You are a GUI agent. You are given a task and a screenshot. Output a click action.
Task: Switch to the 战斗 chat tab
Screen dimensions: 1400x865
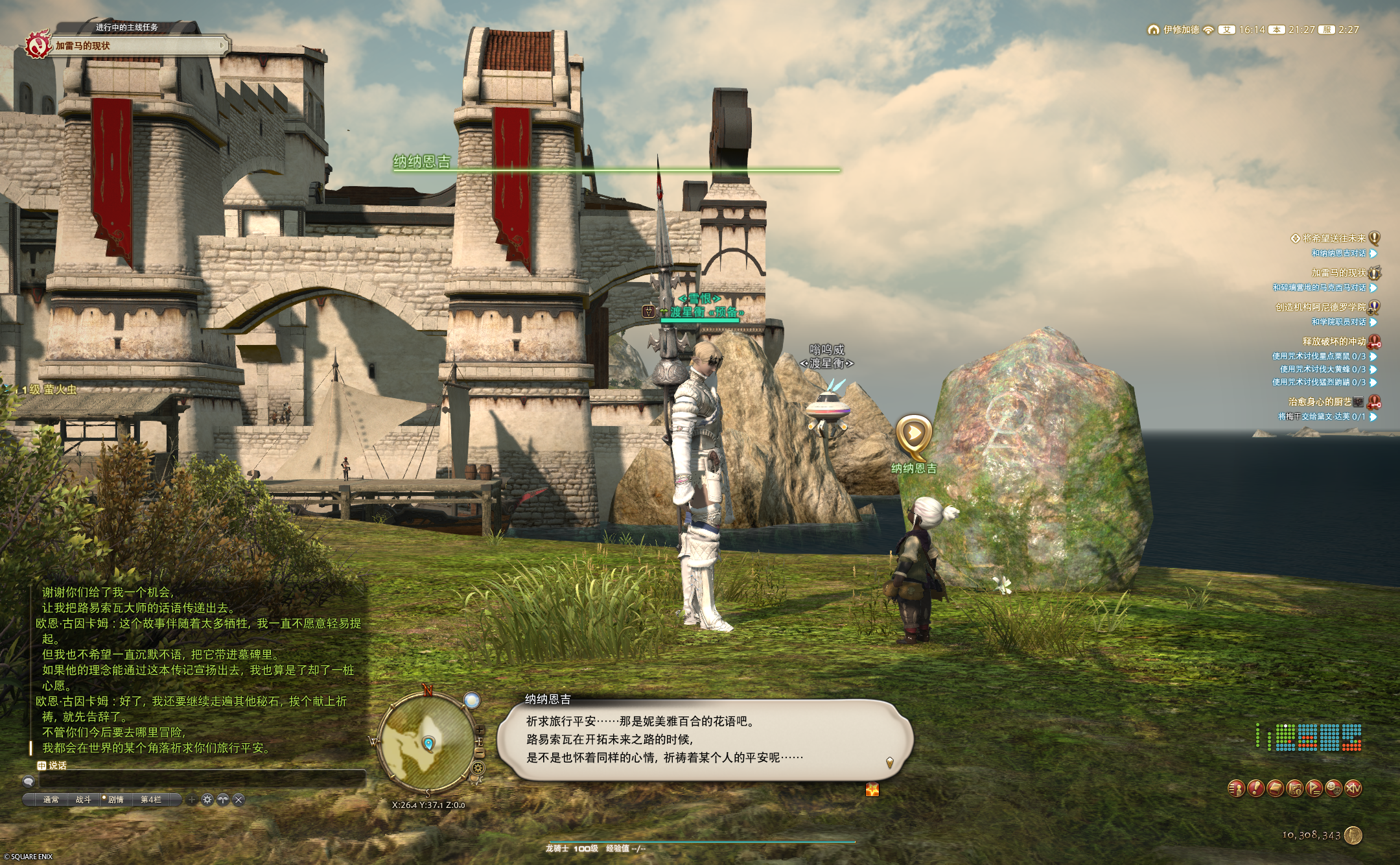coord(84,800)
